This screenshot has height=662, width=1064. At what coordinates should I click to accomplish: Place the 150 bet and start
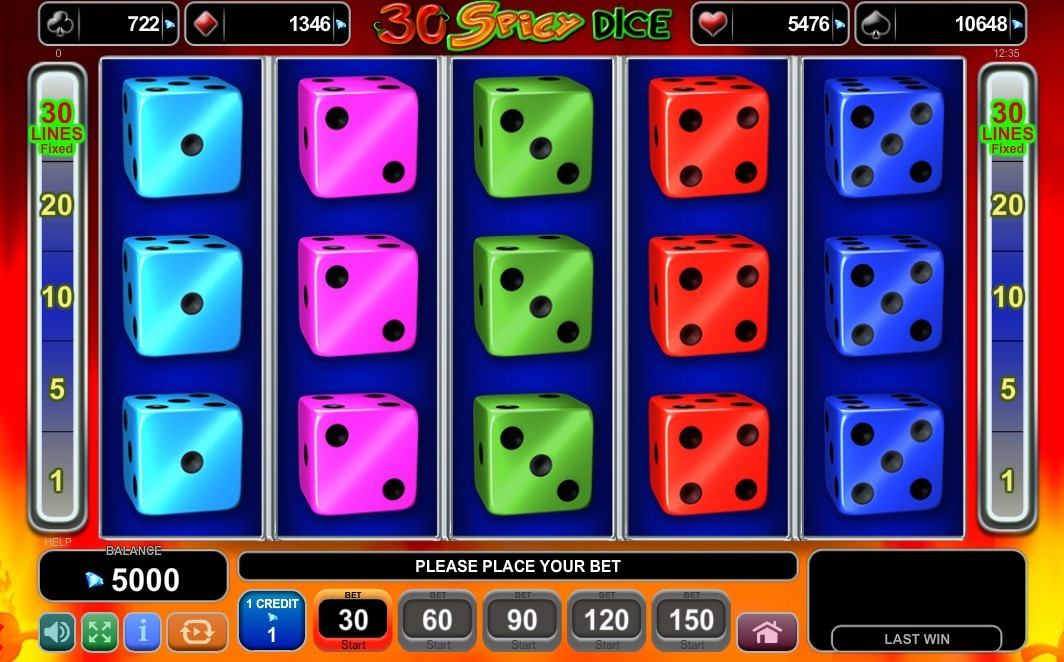(691, 621)
